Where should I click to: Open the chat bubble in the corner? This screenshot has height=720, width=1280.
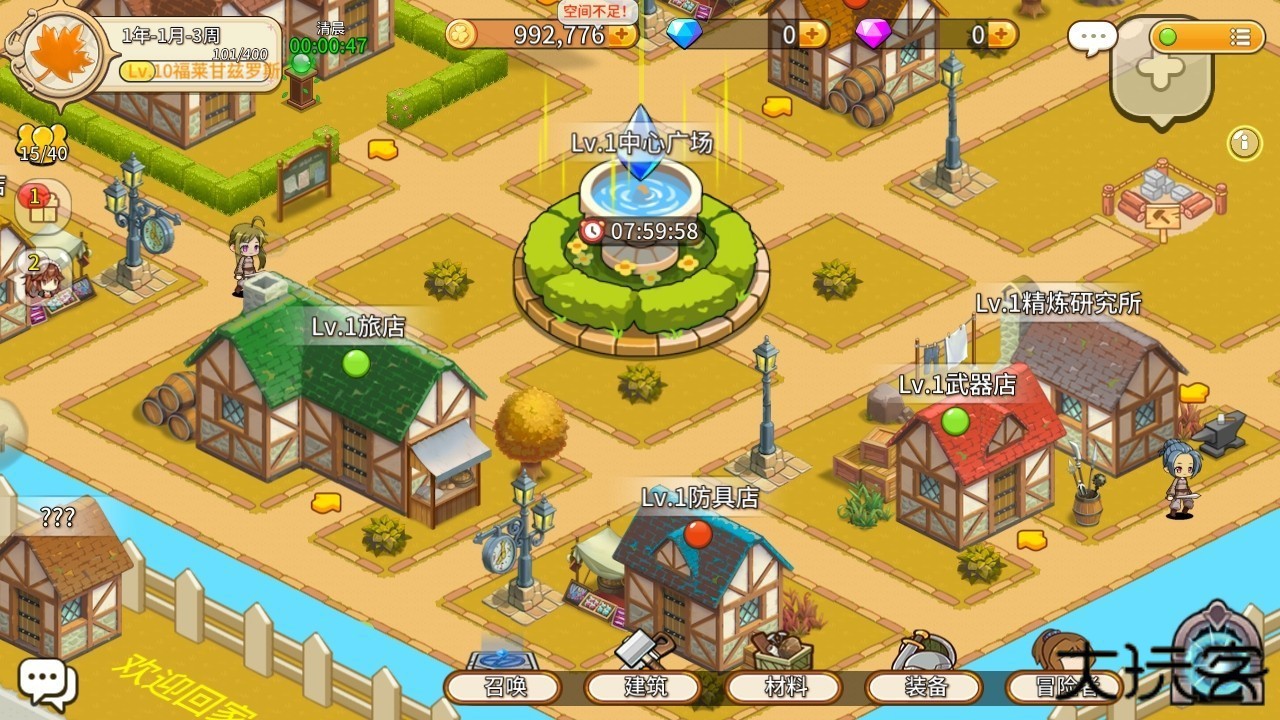[x=46, y=683]
